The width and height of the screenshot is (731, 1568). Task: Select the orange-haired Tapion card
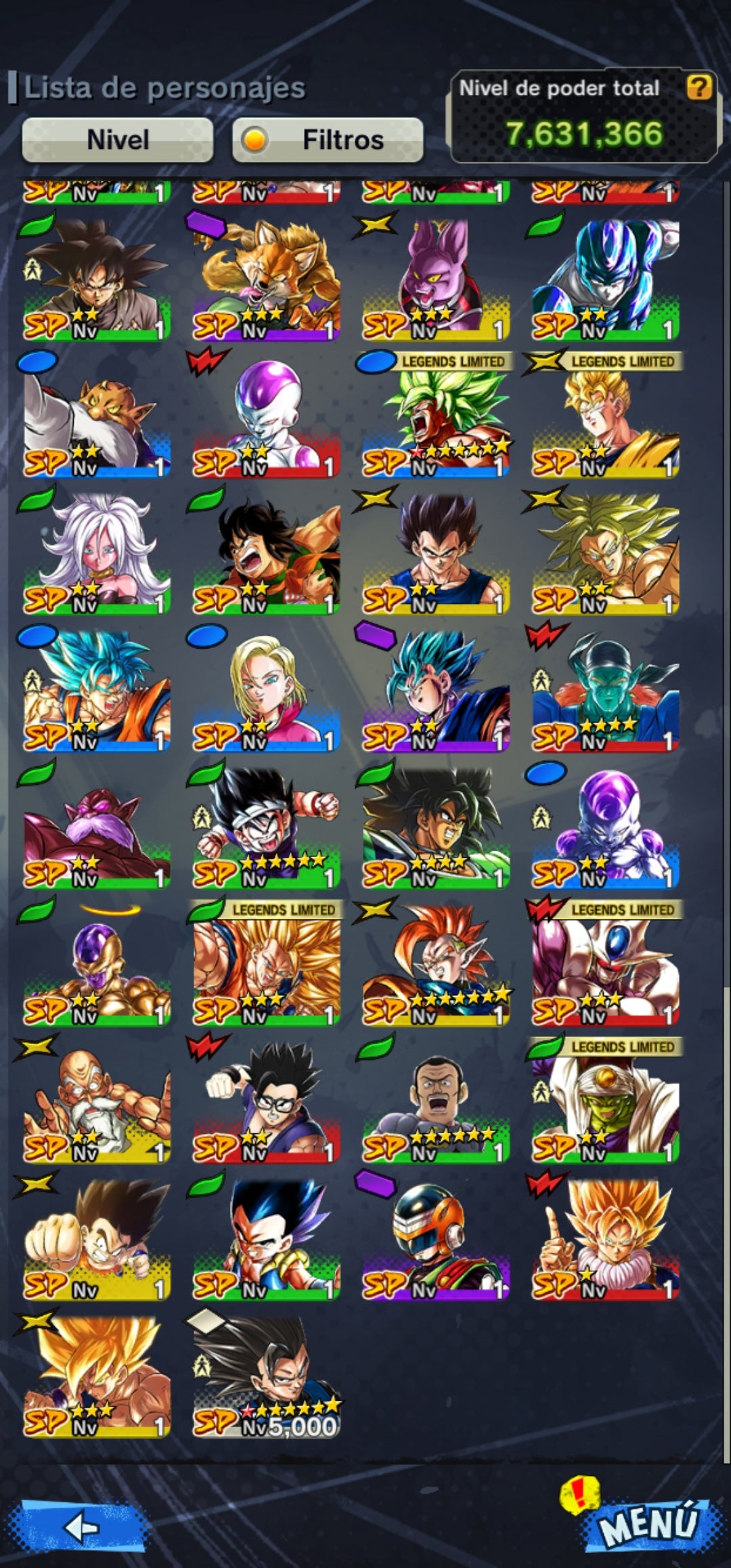436,964
